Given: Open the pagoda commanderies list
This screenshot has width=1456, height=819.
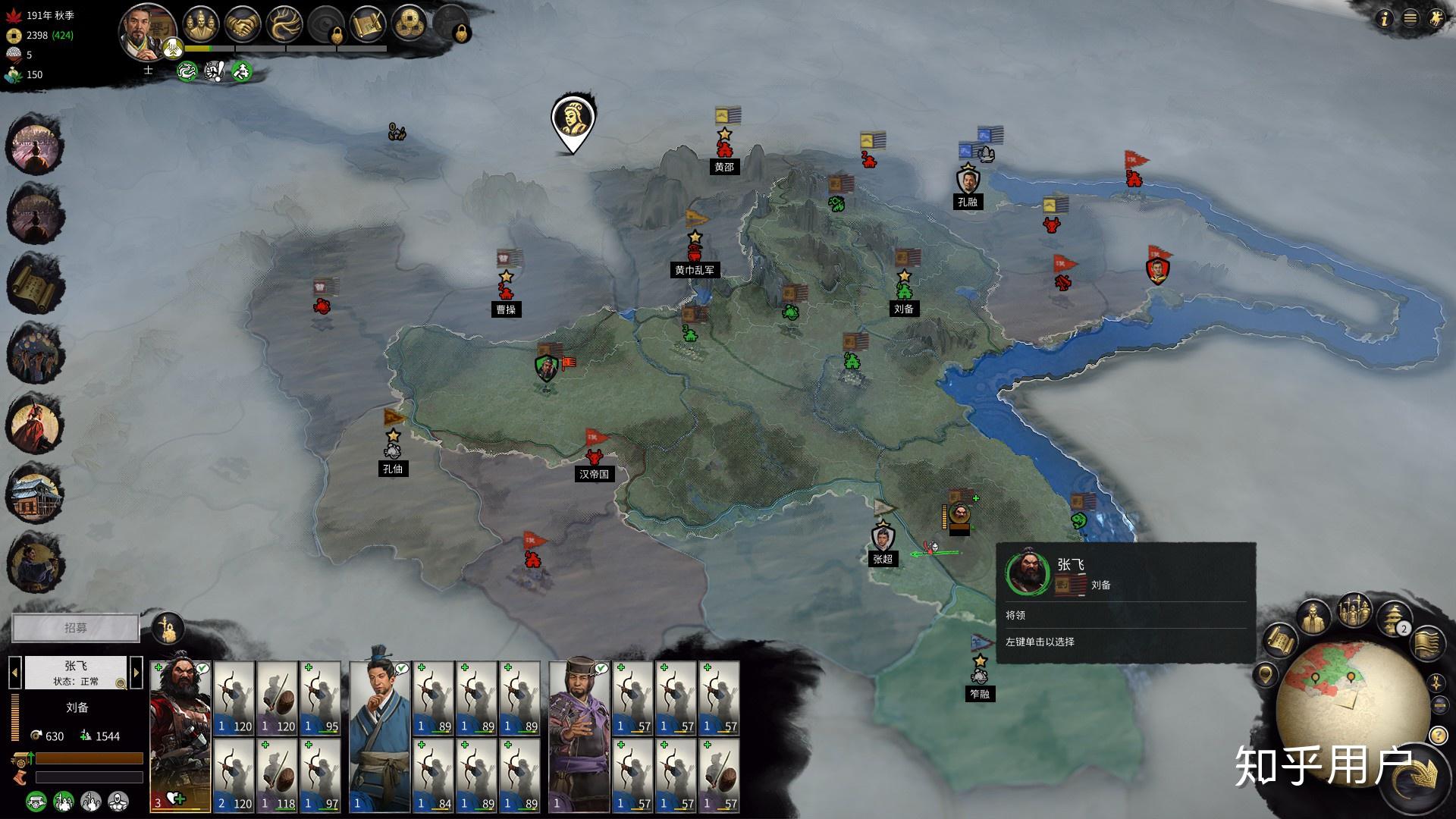Looking at the screenshot, I should pos(1394,619).
